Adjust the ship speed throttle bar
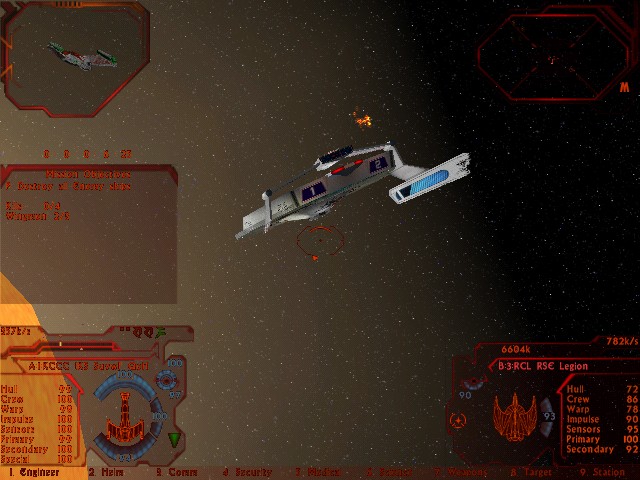The height and width of the screenshot is (480, 640). click(x=80, y=344)
